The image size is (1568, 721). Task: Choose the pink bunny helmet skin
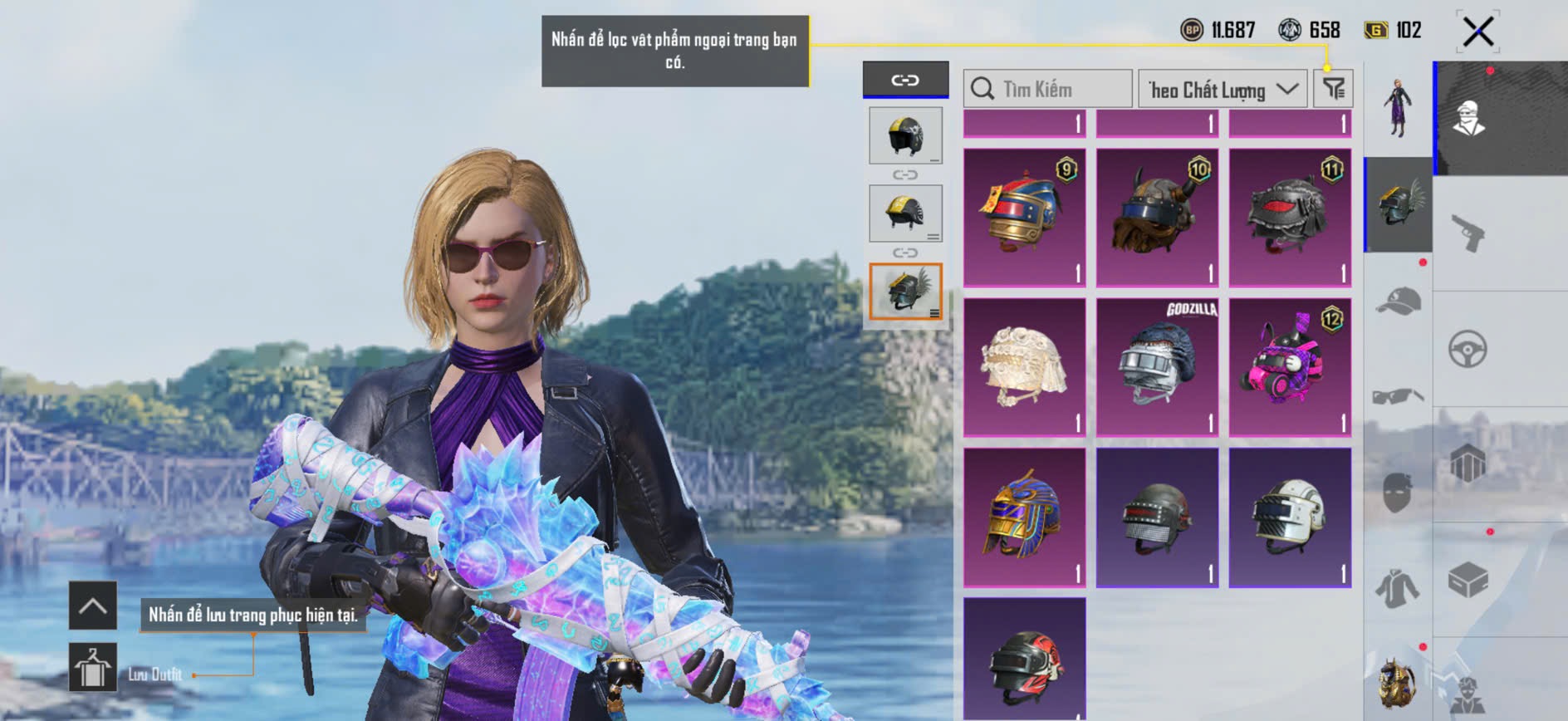click(x=1290, y=367)
